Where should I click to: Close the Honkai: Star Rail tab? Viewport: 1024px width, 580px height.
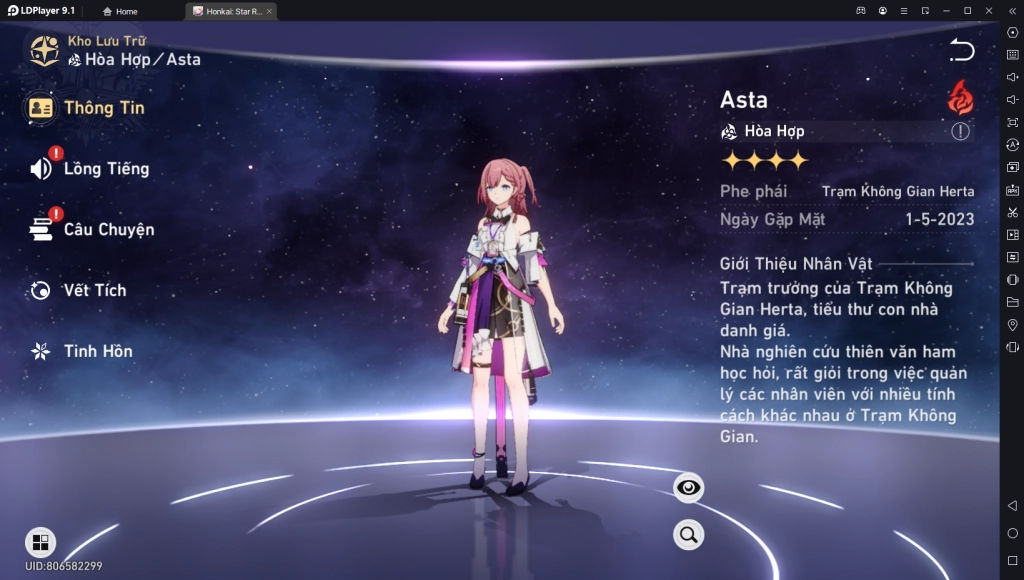[x=269, y=11]
